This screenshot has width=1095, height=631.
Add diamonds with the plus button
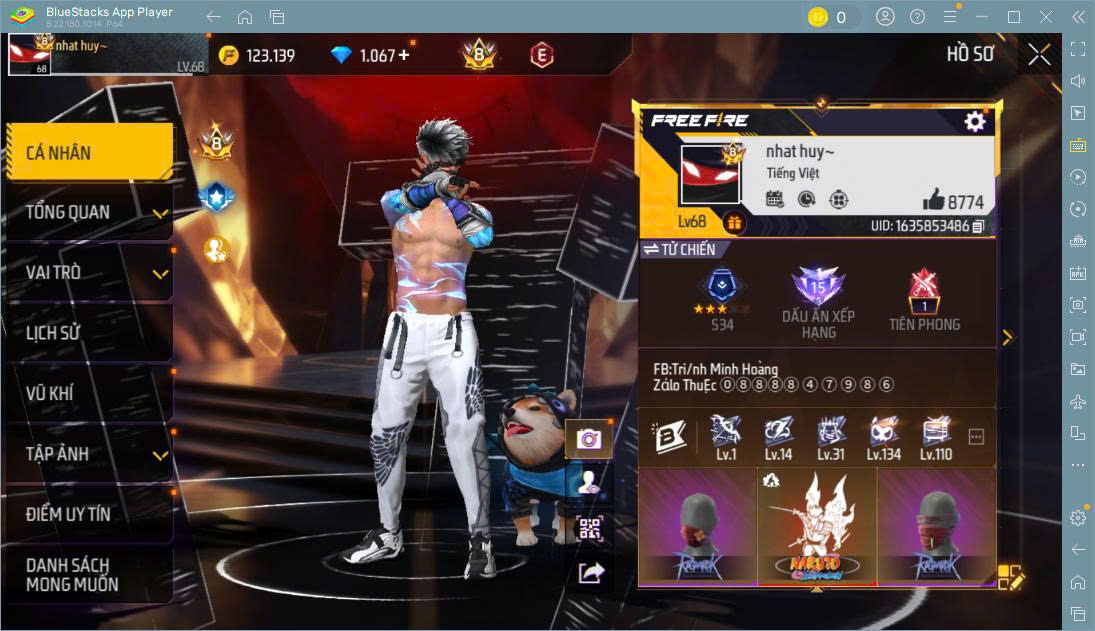click(x=404, y=55)
